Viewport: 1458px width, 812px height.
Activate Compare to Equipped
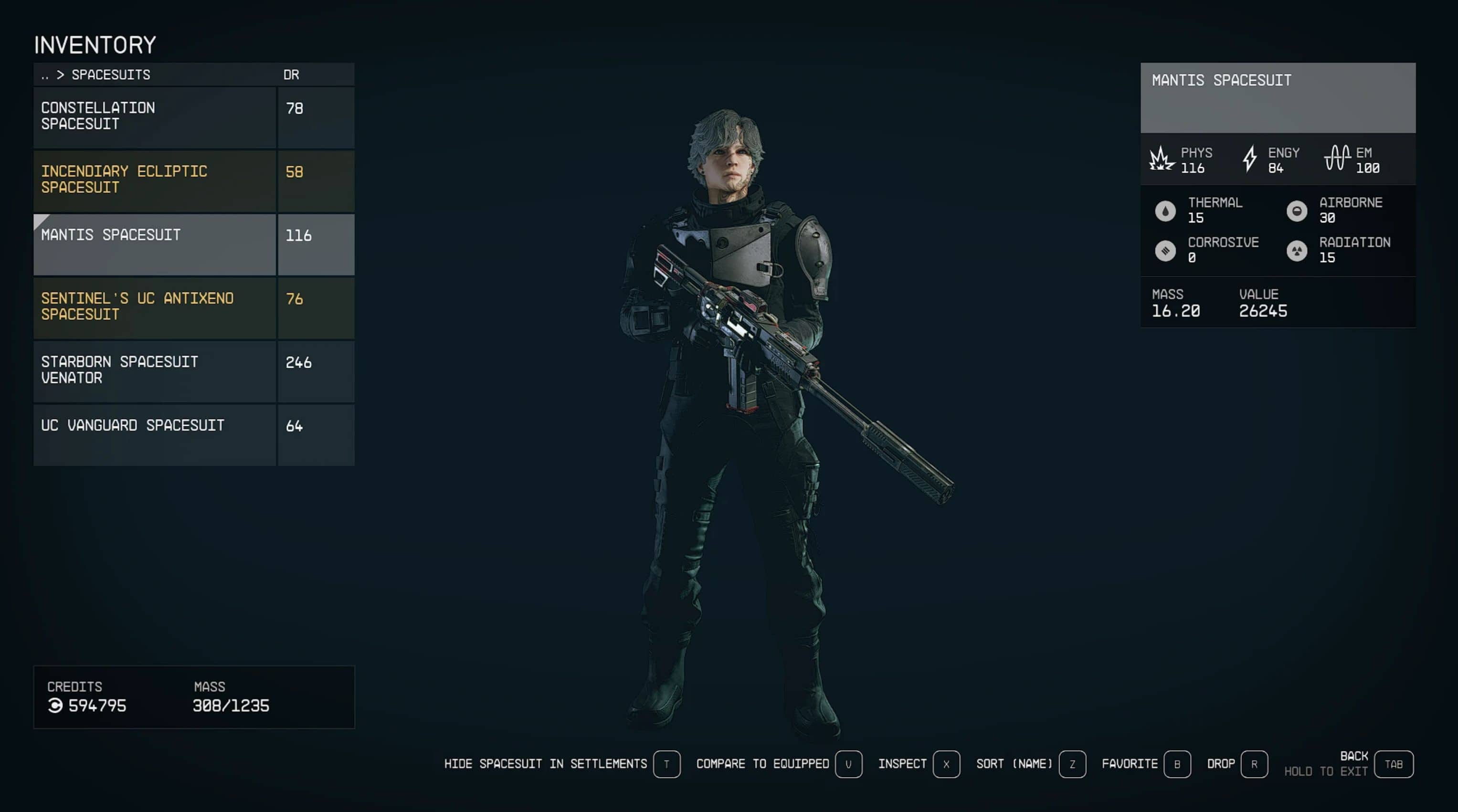point(848,764)
